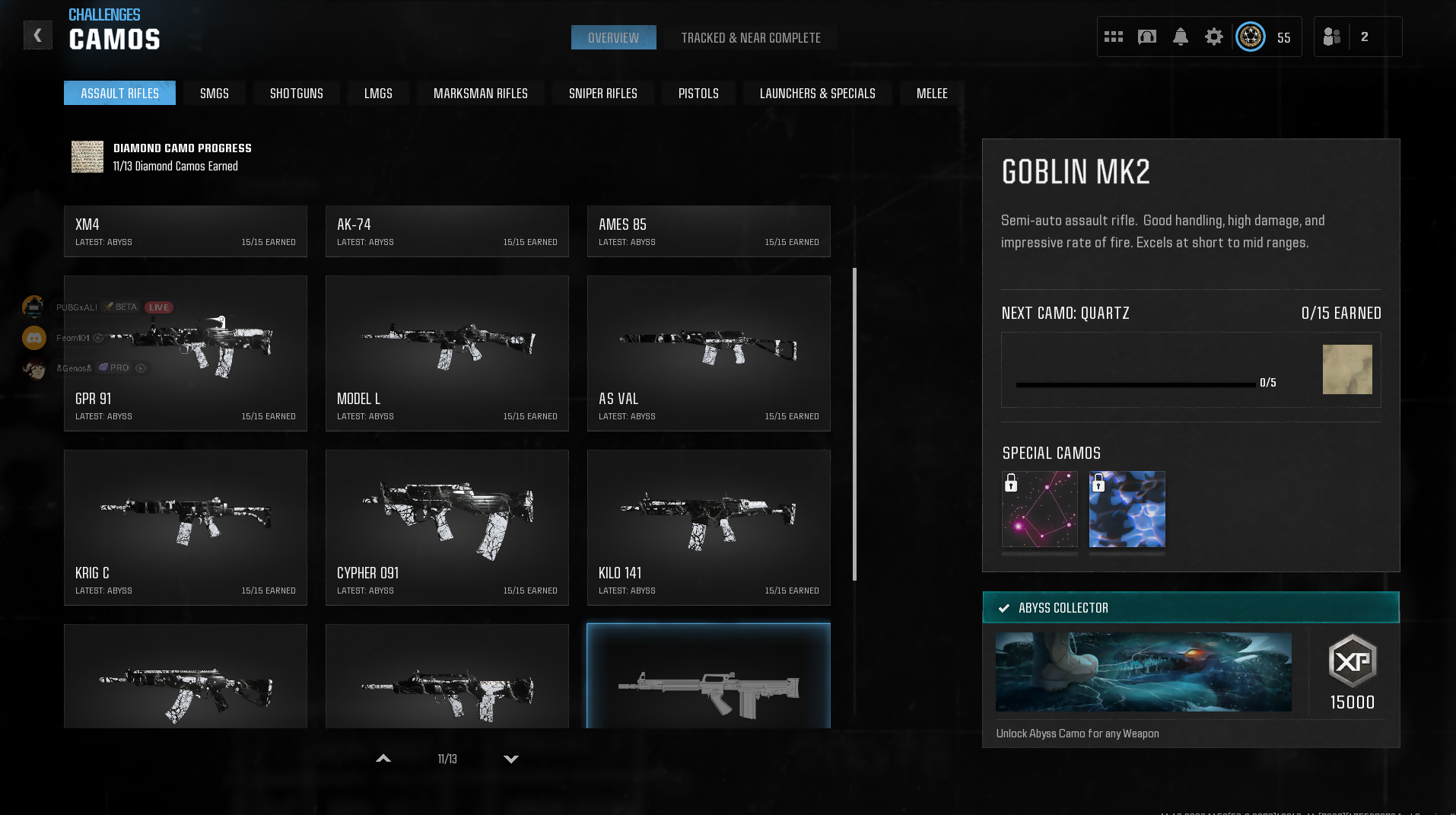Switch to the Shotguns category

[x=296, y=94]
